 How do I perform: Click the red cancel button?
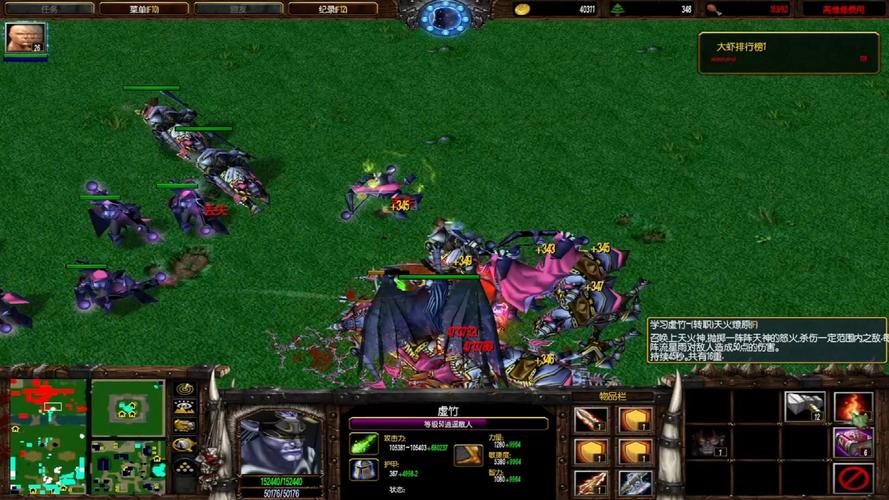[x=853, y=478]
